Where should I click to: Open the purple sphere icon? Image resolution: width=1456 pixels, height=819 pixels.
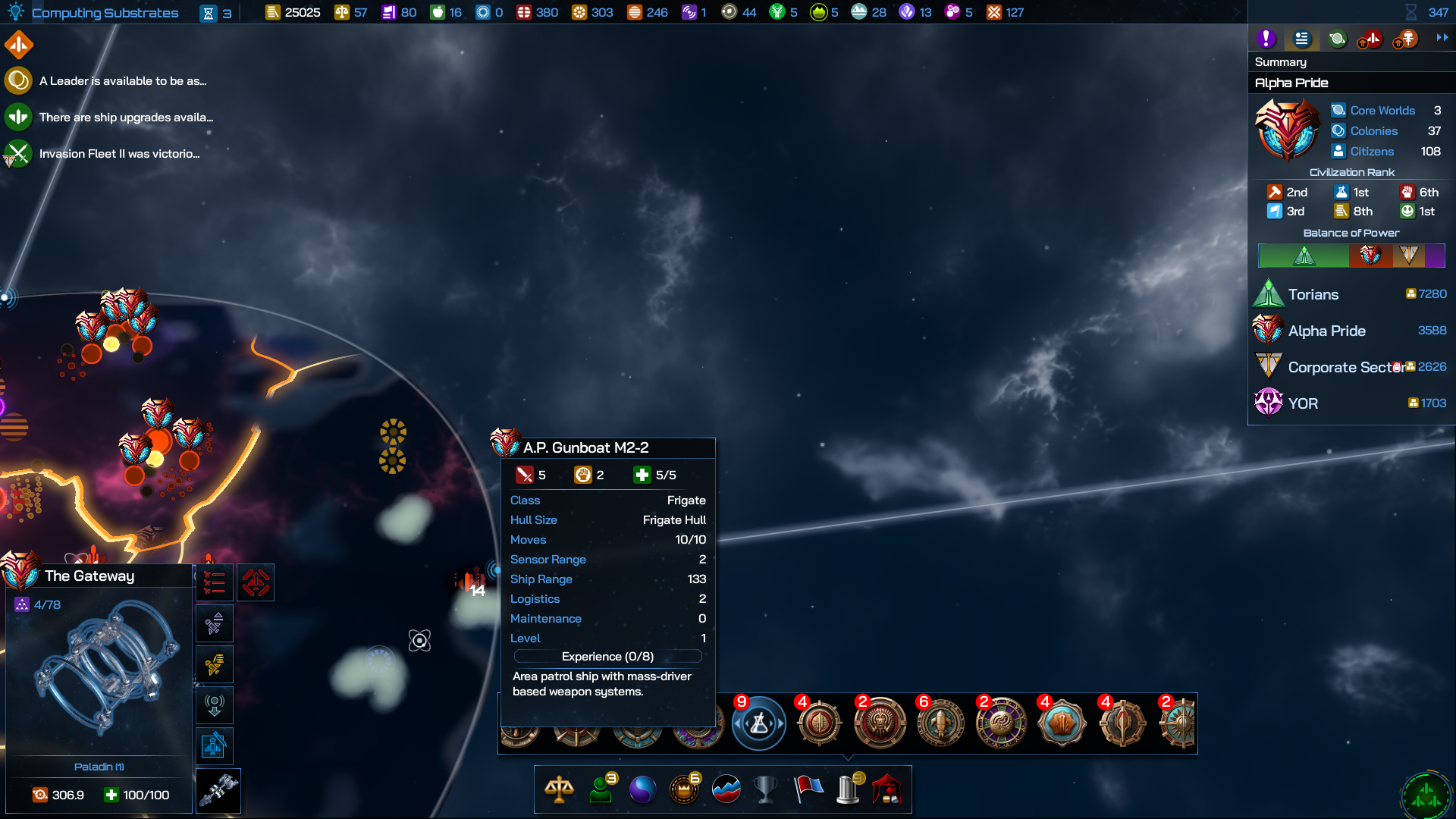[642, 789]
